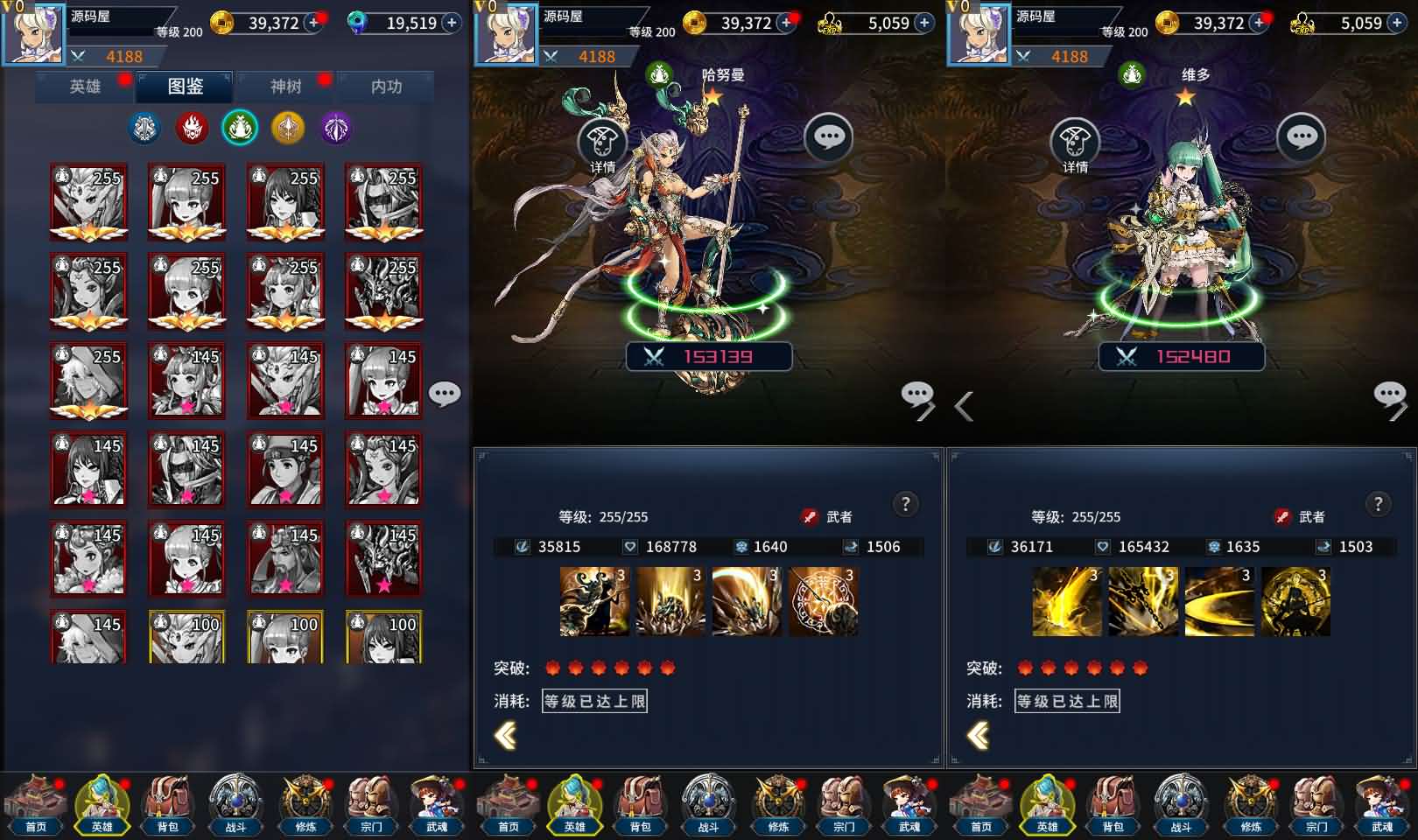Pick the purple element filter icon
Viewport: 1418px width, 840px height.
click(336, 129)
